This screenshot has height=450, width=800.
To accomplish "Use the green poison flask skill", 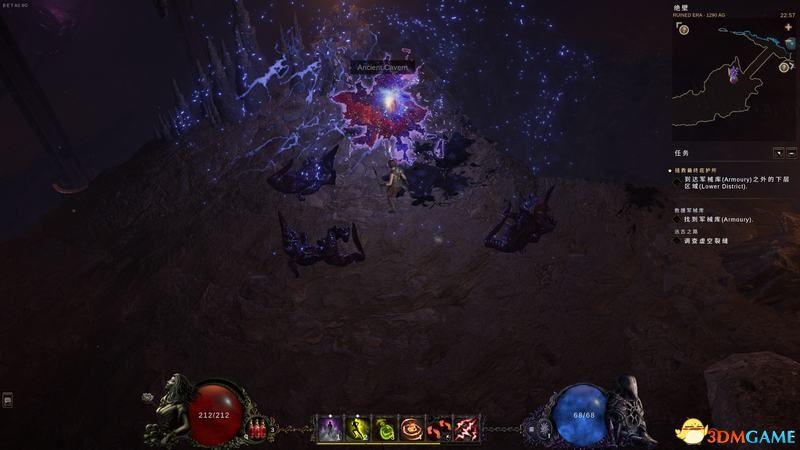I will pyautogui.click(x=385, y=429).
